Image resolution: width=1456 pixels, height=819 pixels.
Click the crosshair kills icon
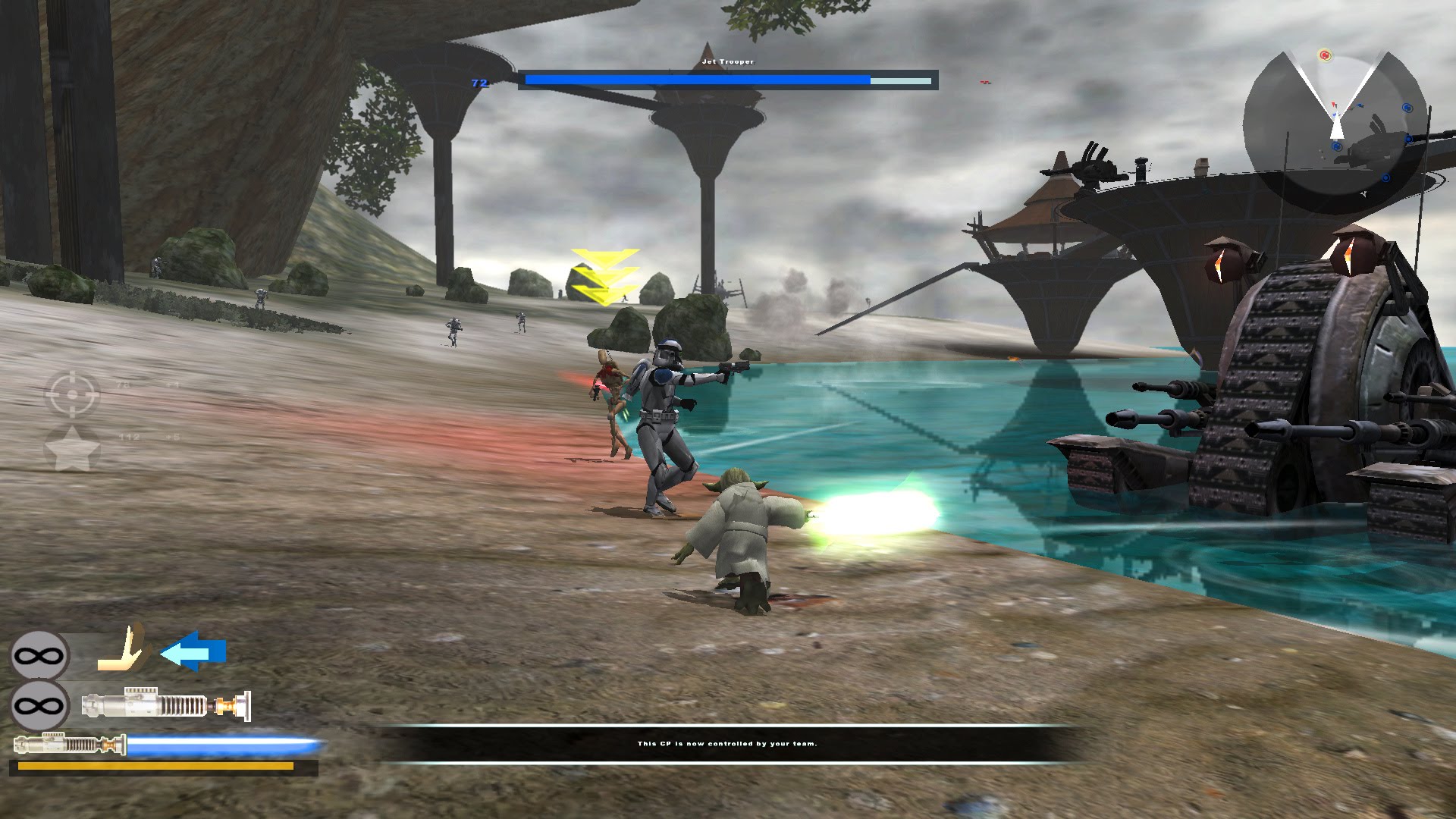click(73, 394)
